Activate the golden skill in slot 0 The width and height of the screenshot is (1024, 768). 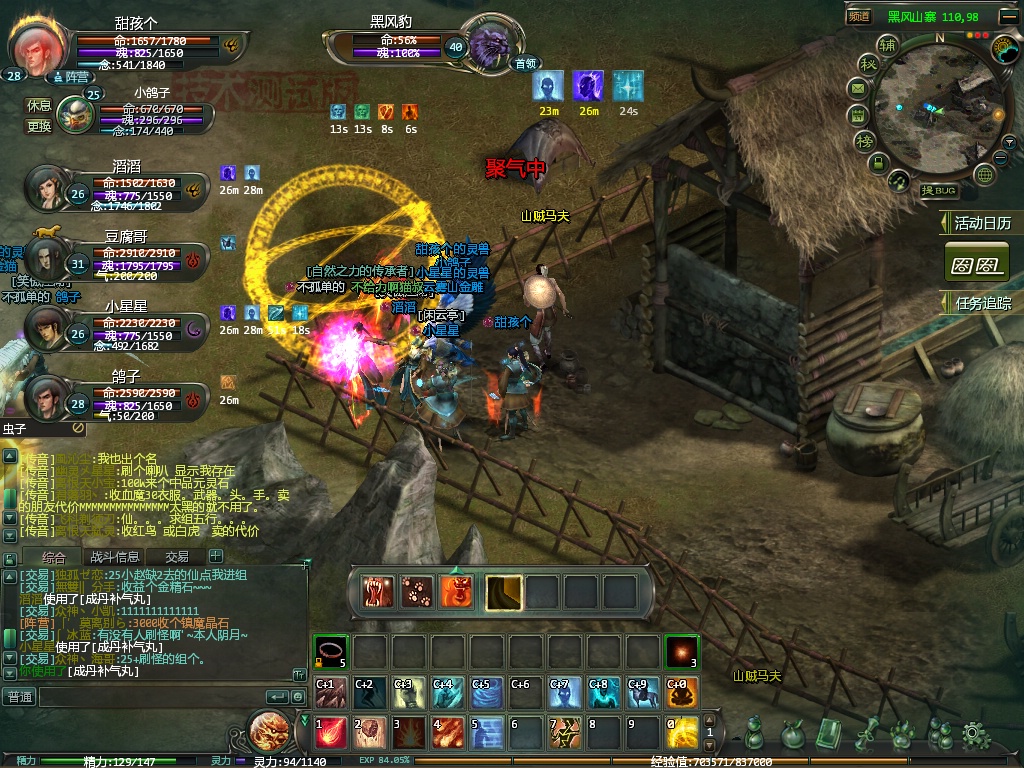click(683, 733)
